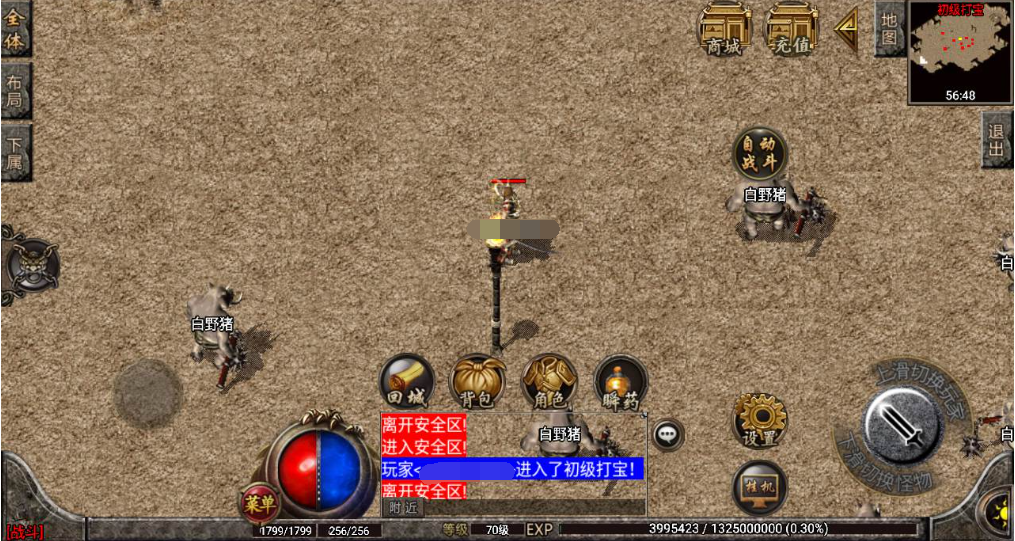Open the 地图 map
Image resolution: width=1015 pixels, height=541 pixels.
(889, 28)
